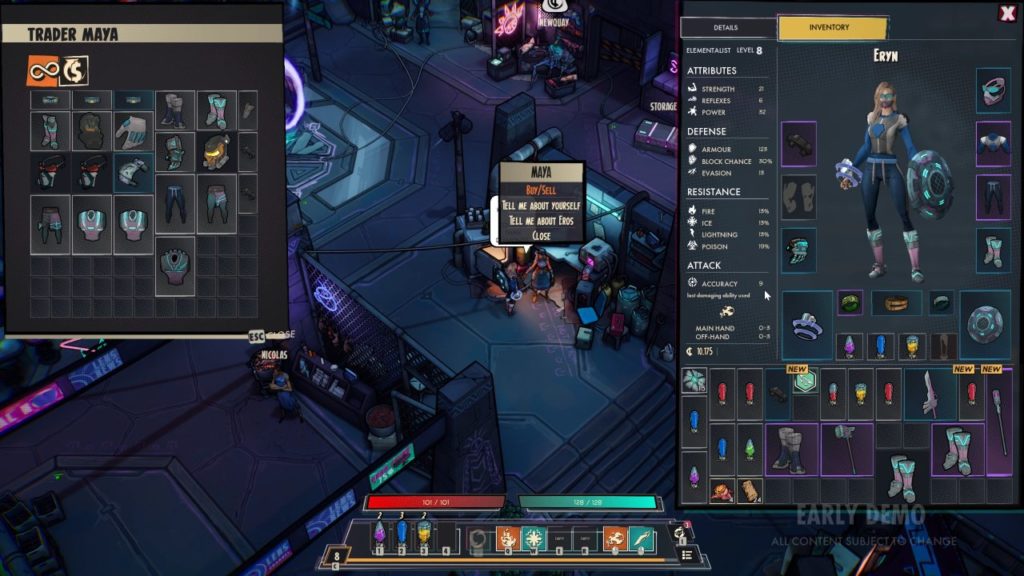Switch to the Details tab
This screenshot has width=1024, height=576.
(726, 28)
